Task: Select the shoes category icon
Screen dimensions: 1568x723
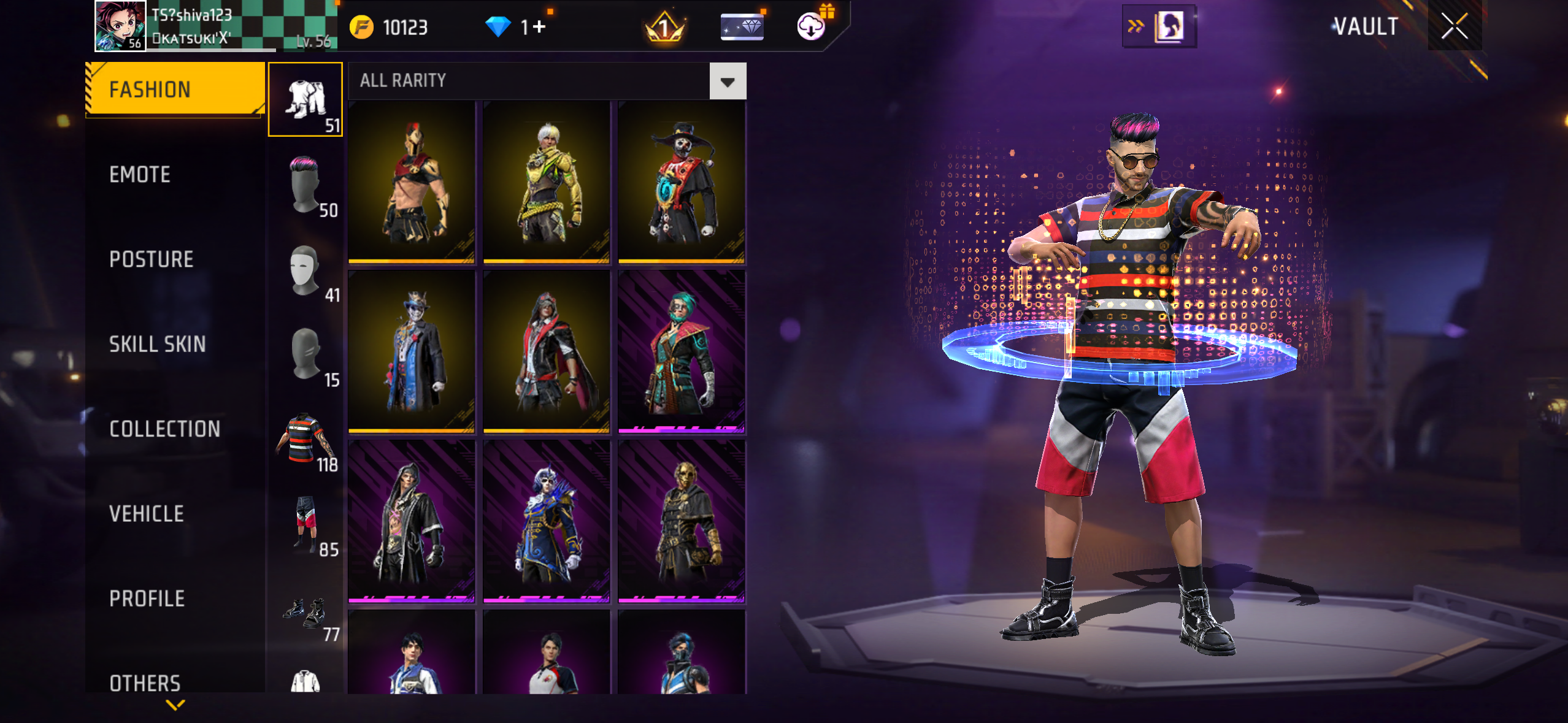Action: (x=306, y=613)
